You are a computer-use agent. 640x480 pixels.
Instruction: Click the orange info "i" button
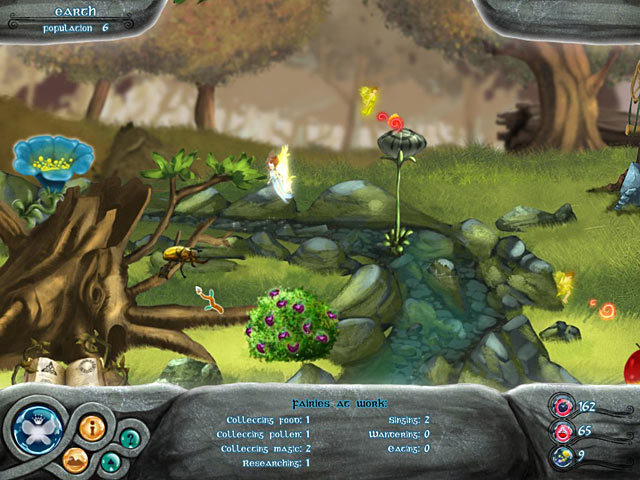click(x=92, y=429)
